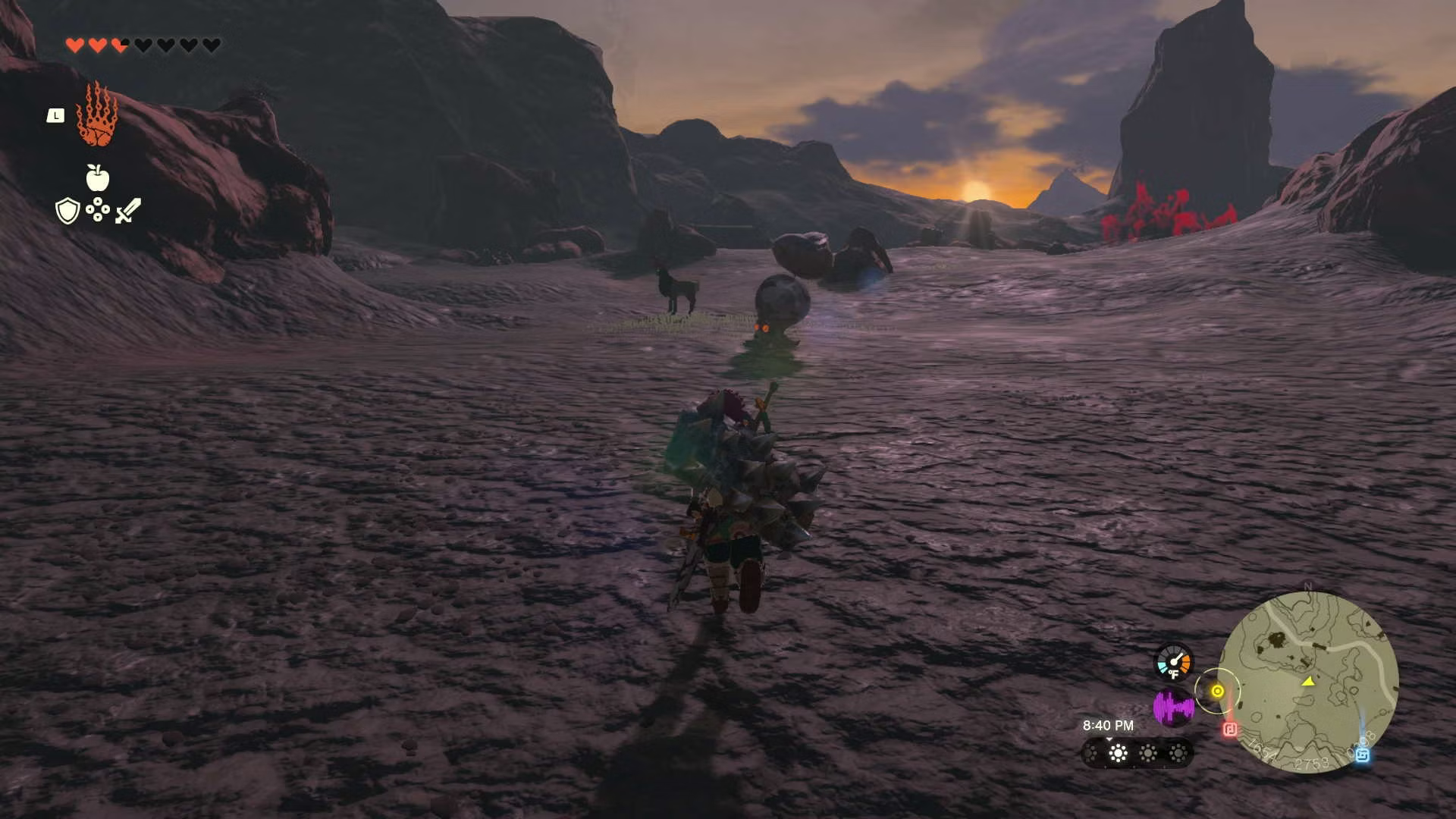Viewport: 1456px width, 819px height.
Task: Select the apple food icon
Action: (x=97, y=177)
